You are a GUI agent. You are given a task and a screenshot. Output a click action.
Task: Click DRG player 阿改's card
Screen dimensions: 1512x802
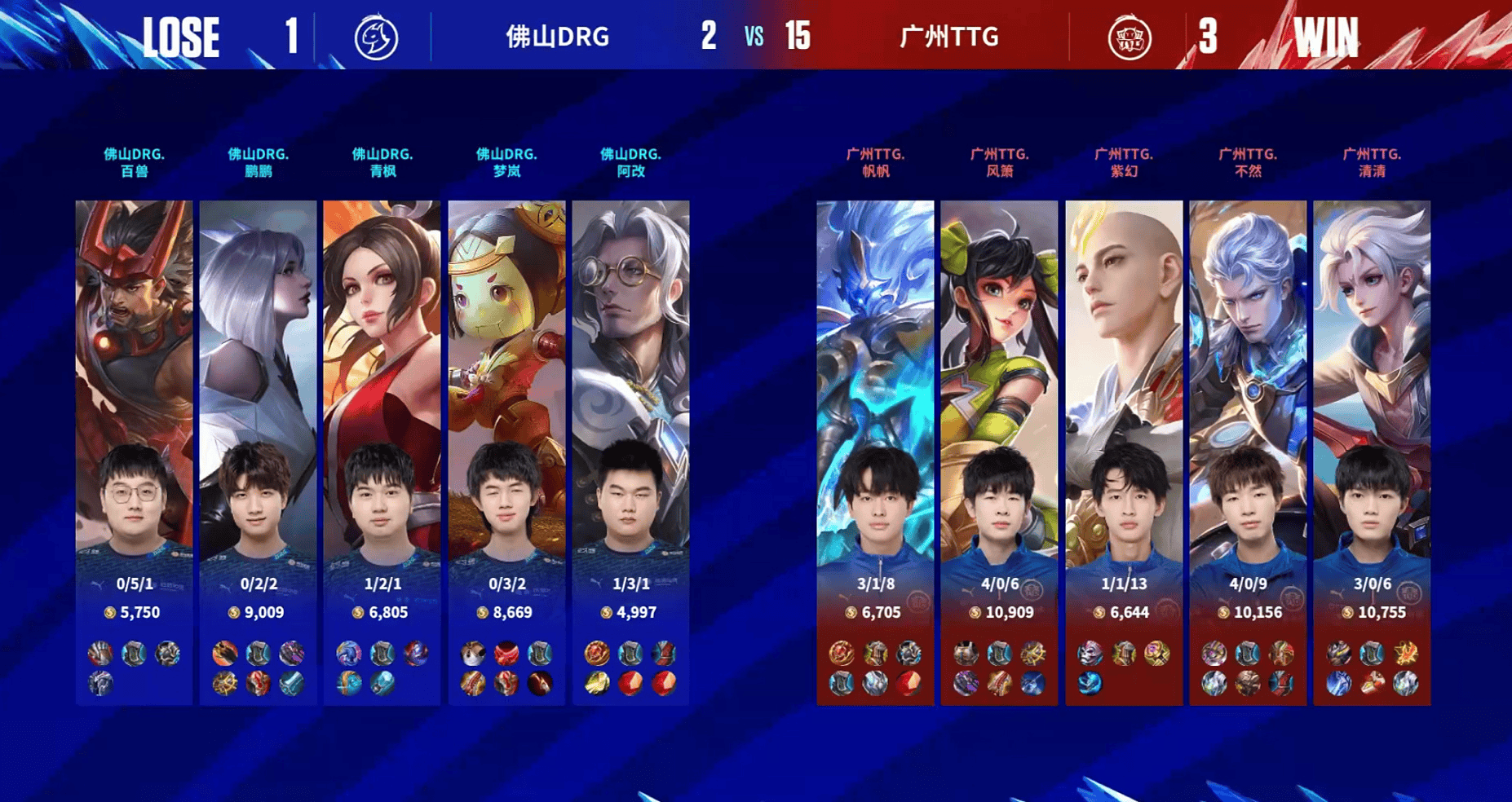(x=630, y=452)
